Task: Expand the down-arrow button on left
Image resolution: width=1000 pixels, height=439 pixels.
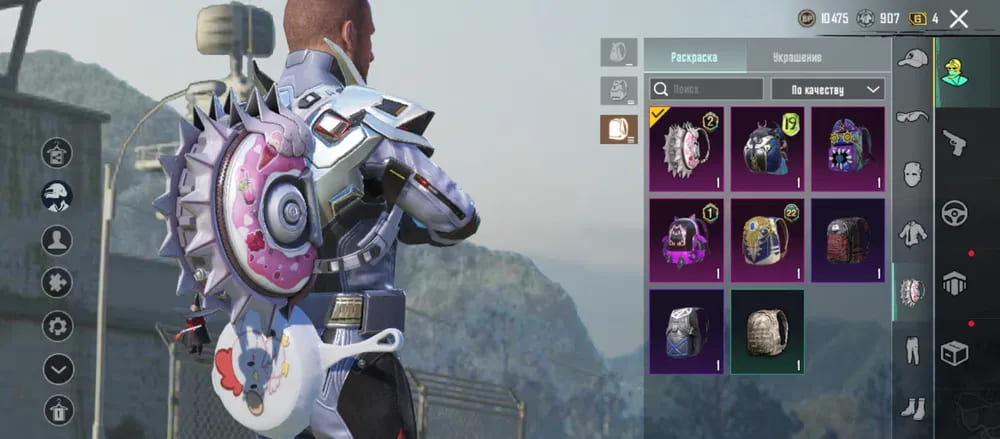Action: [57, 369]
